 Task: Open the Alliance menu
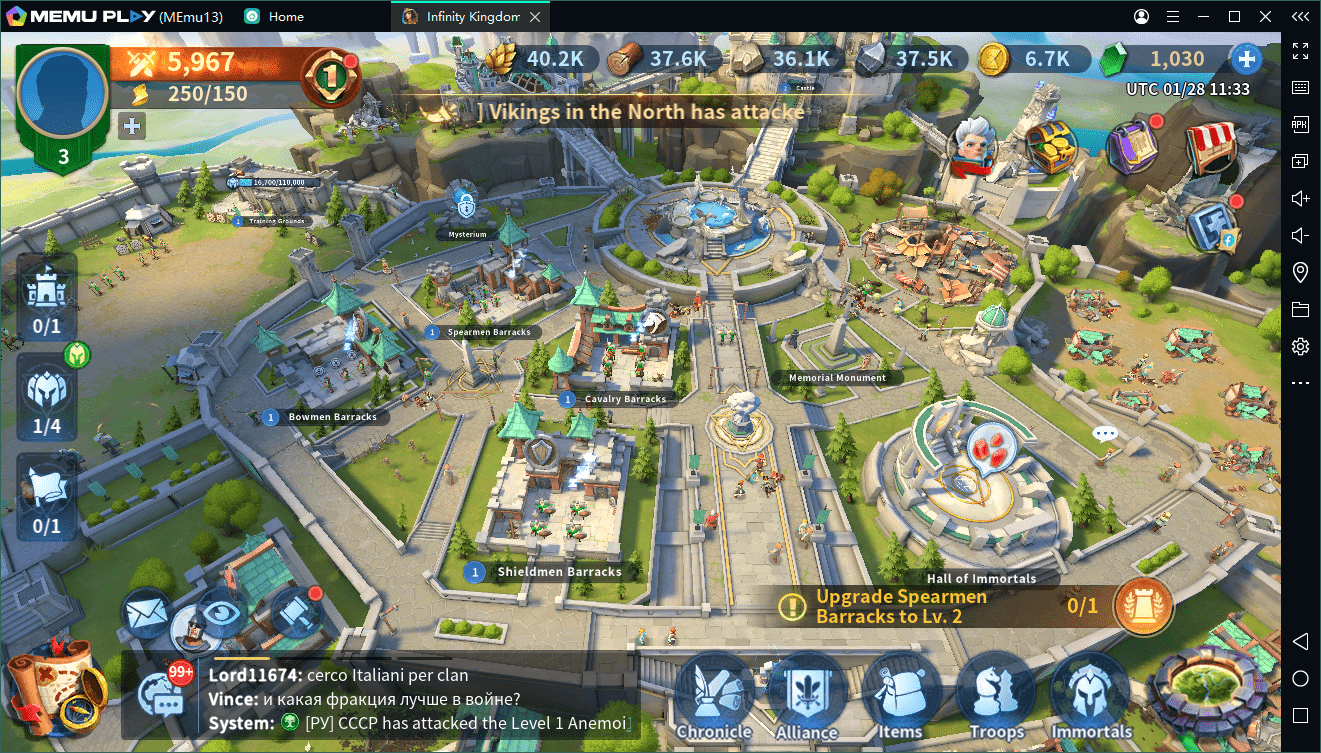pyautogui.click(x=806, y=695)
